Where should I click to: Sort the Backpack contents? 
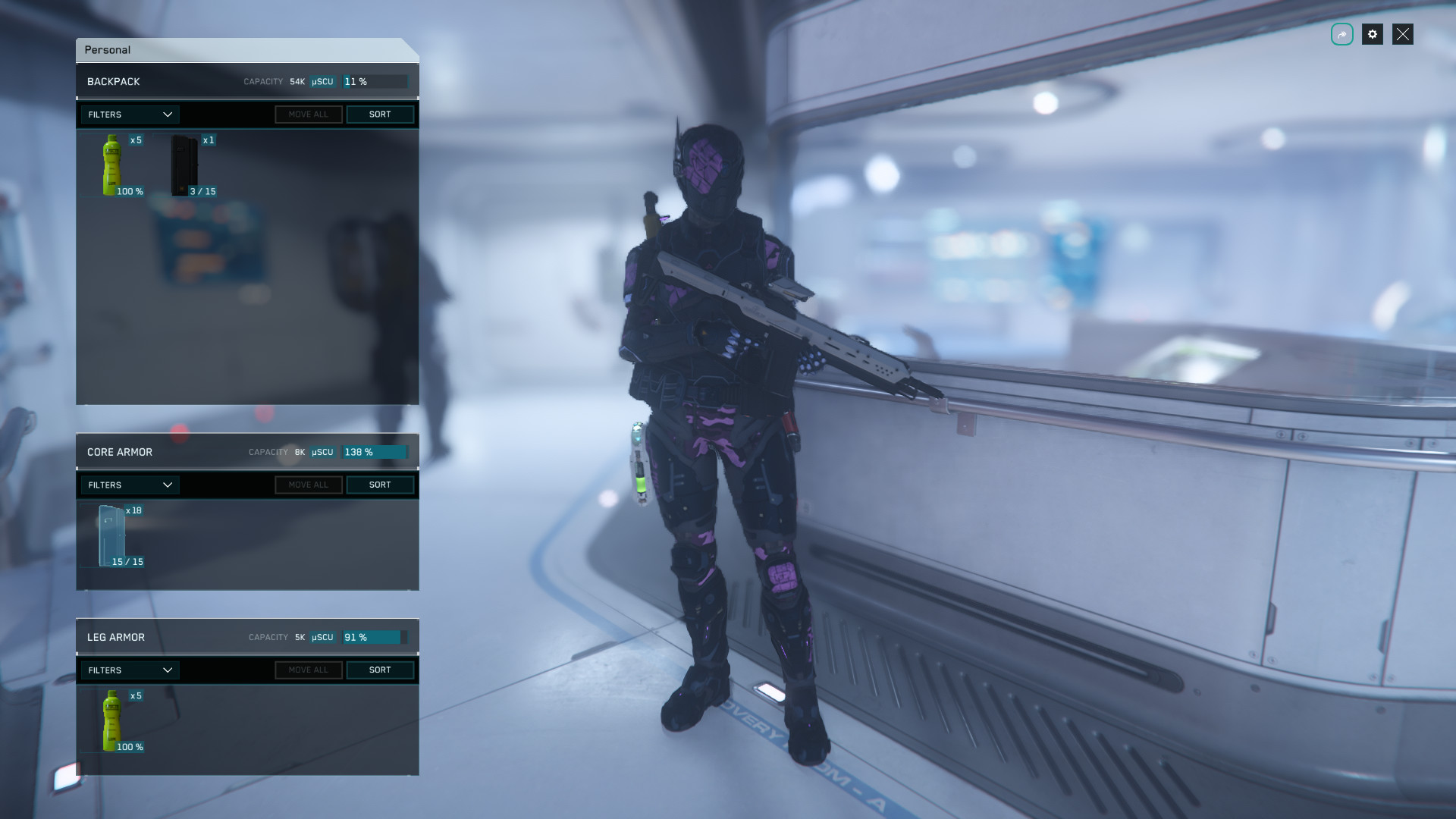380,115
